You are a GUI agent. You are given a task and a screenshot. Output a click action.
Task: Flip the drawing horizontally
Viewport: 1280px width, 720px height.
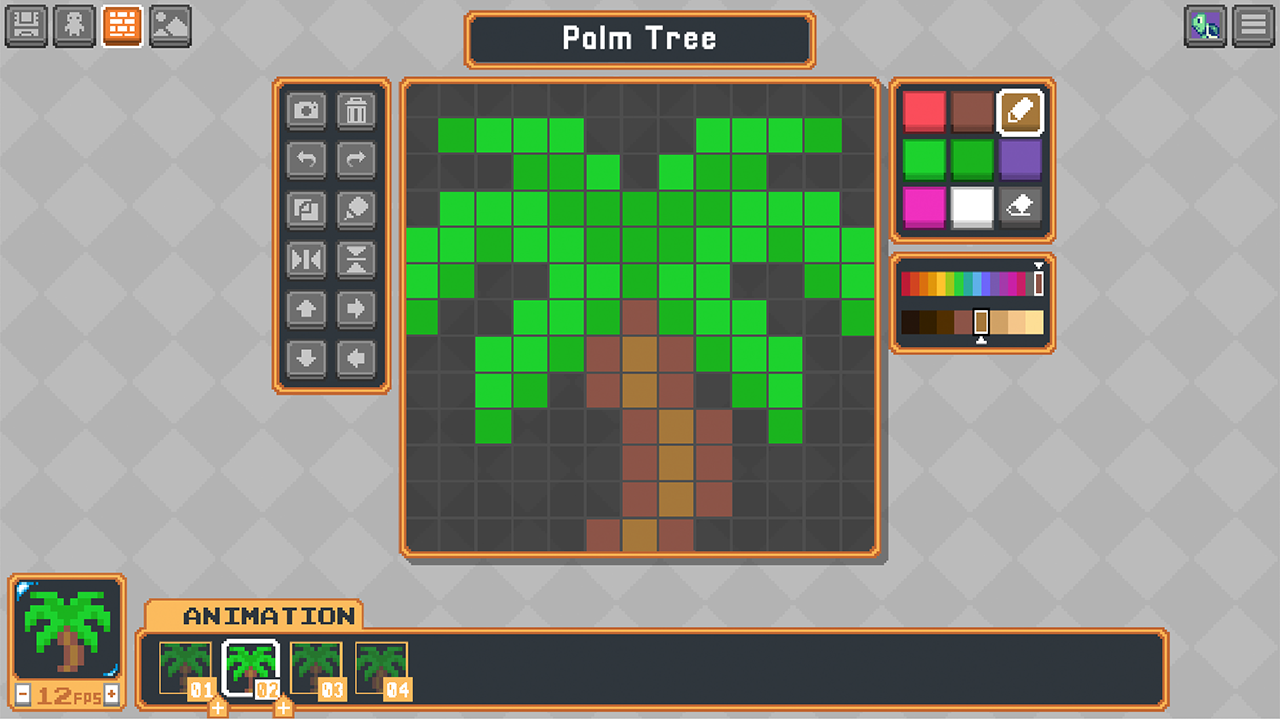307,260
